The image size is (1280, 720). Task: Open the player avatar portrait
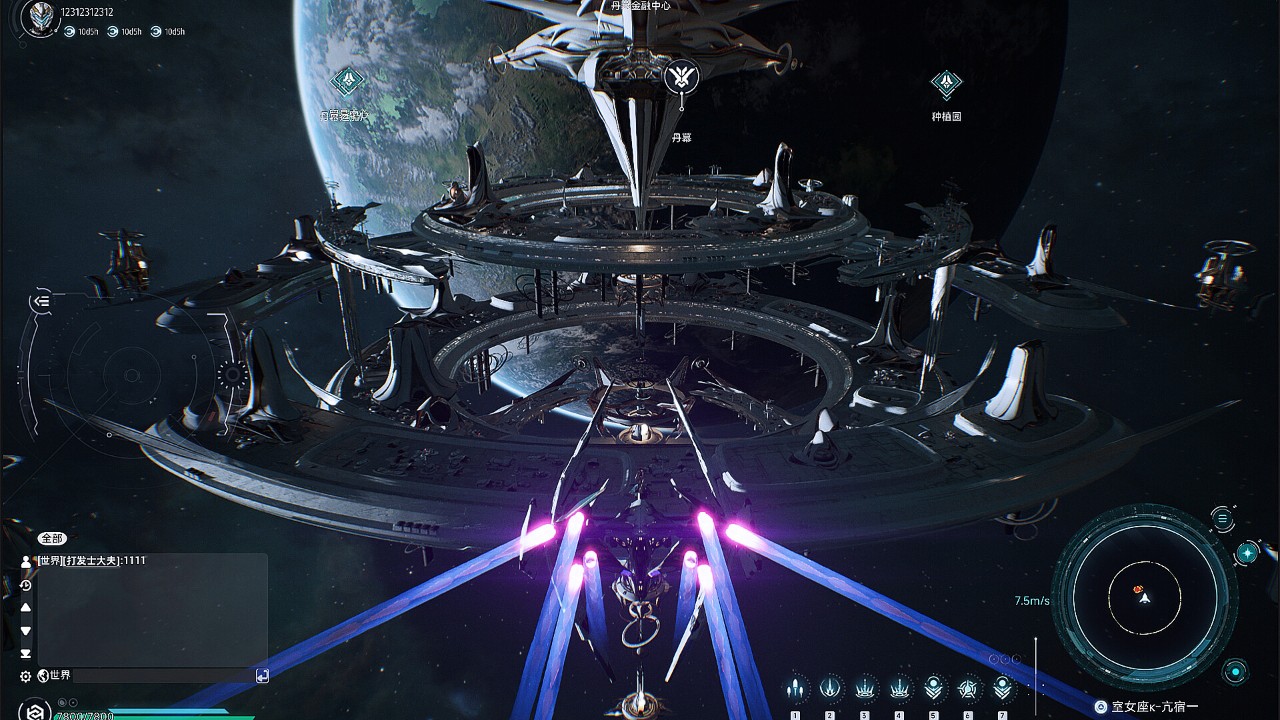click(41, 17)
